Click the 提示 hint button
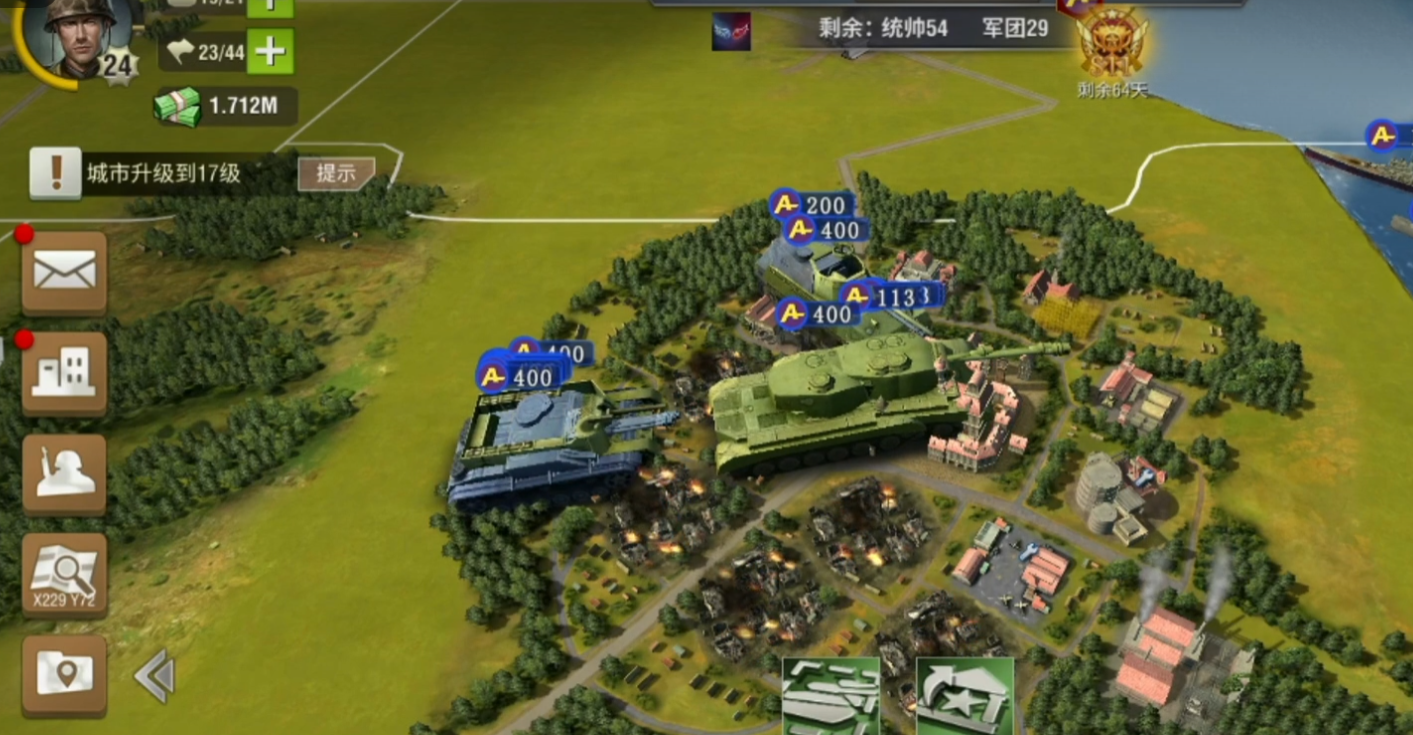The height and width of the screenshot is (735, 1413). 336,173
